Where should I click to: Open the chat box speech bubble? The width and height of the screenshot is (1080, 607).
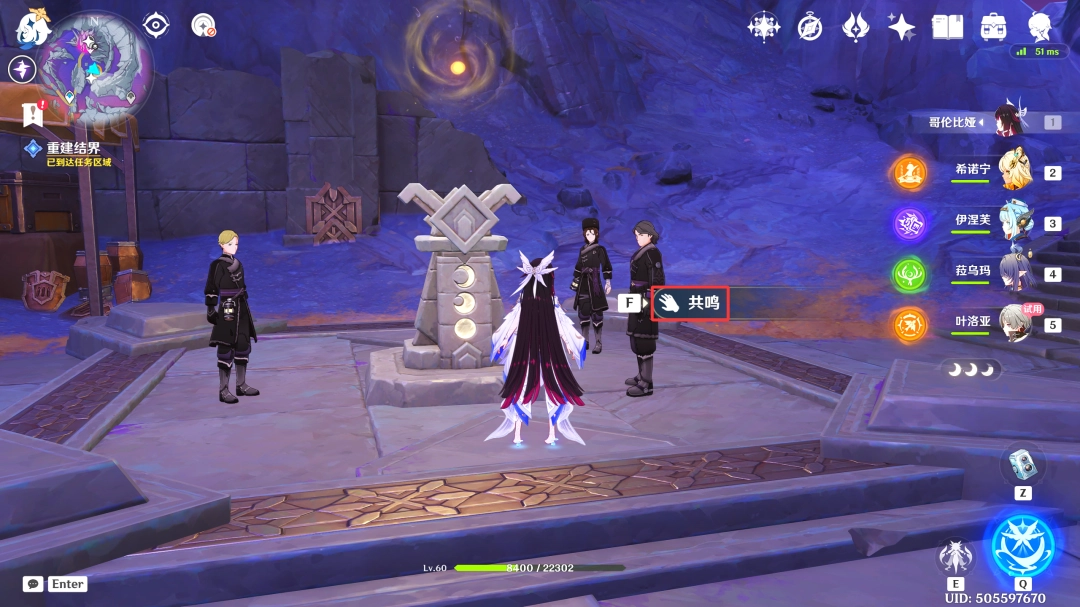coord(33,584)
